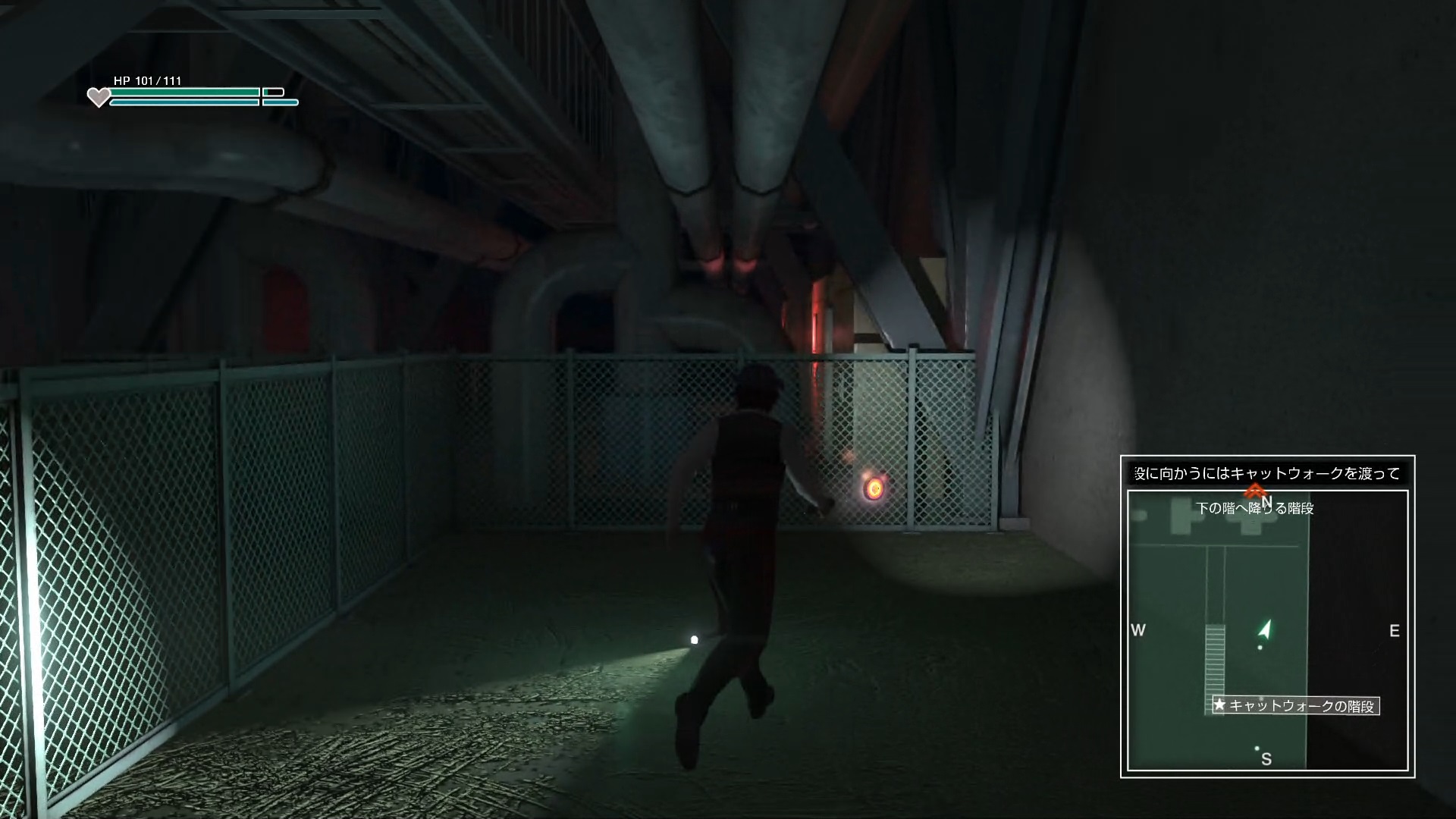Click the player arrow on the minimap
This screenshot has height=819, width=1456.
click(1264, 629)
